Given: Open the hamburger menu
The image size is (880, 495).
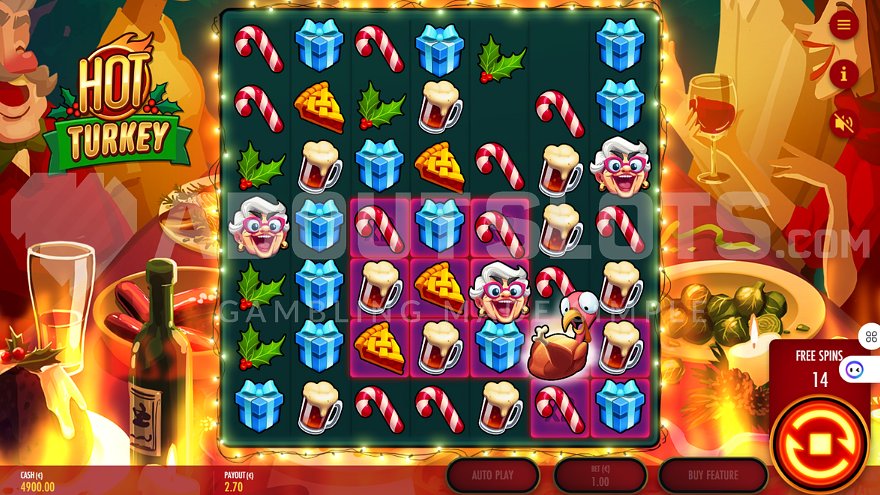Looking at the screenshot, I should 844,24.
